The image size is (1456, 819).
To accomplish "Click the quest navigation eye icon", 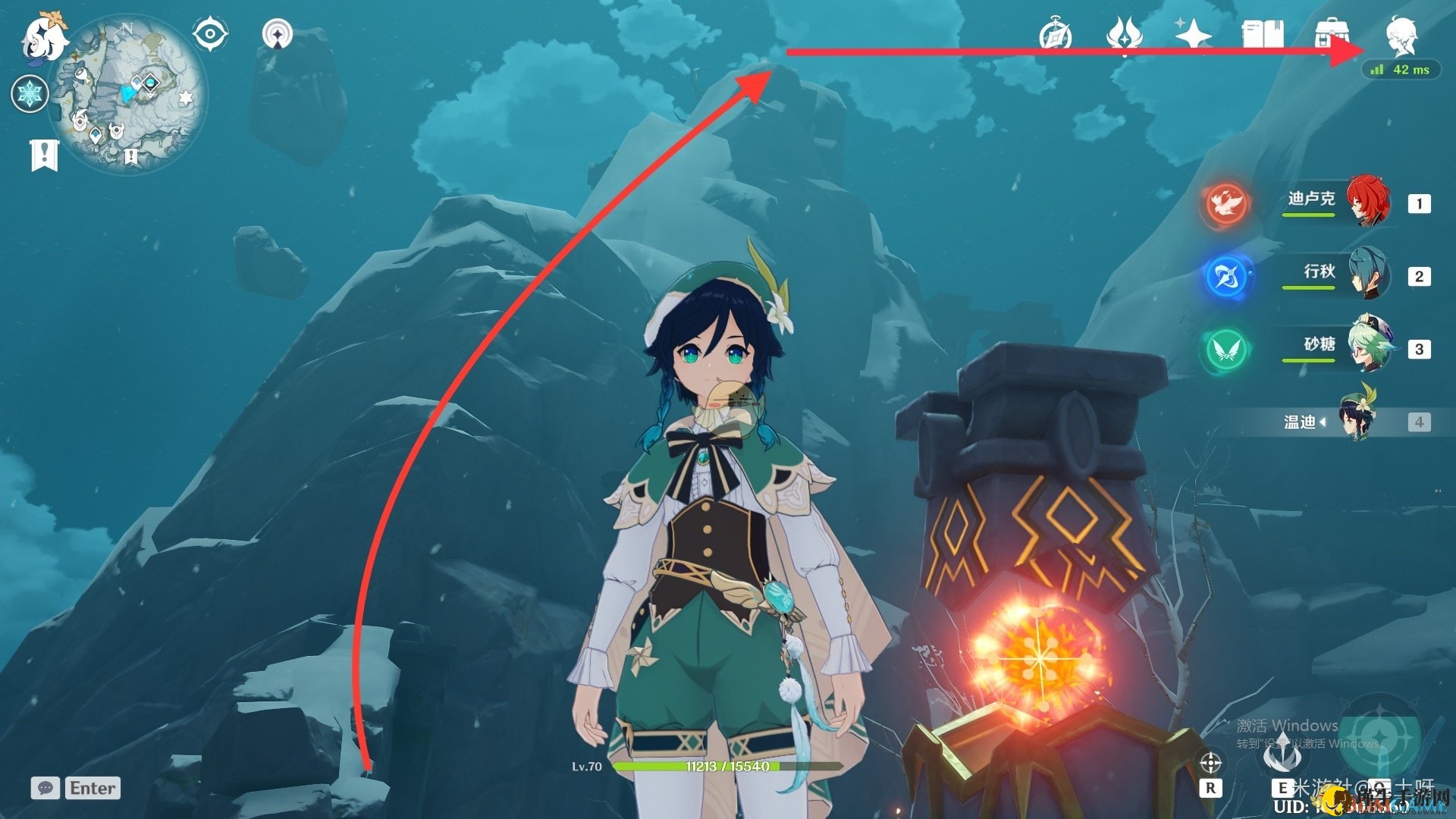I will pos(209,34).
